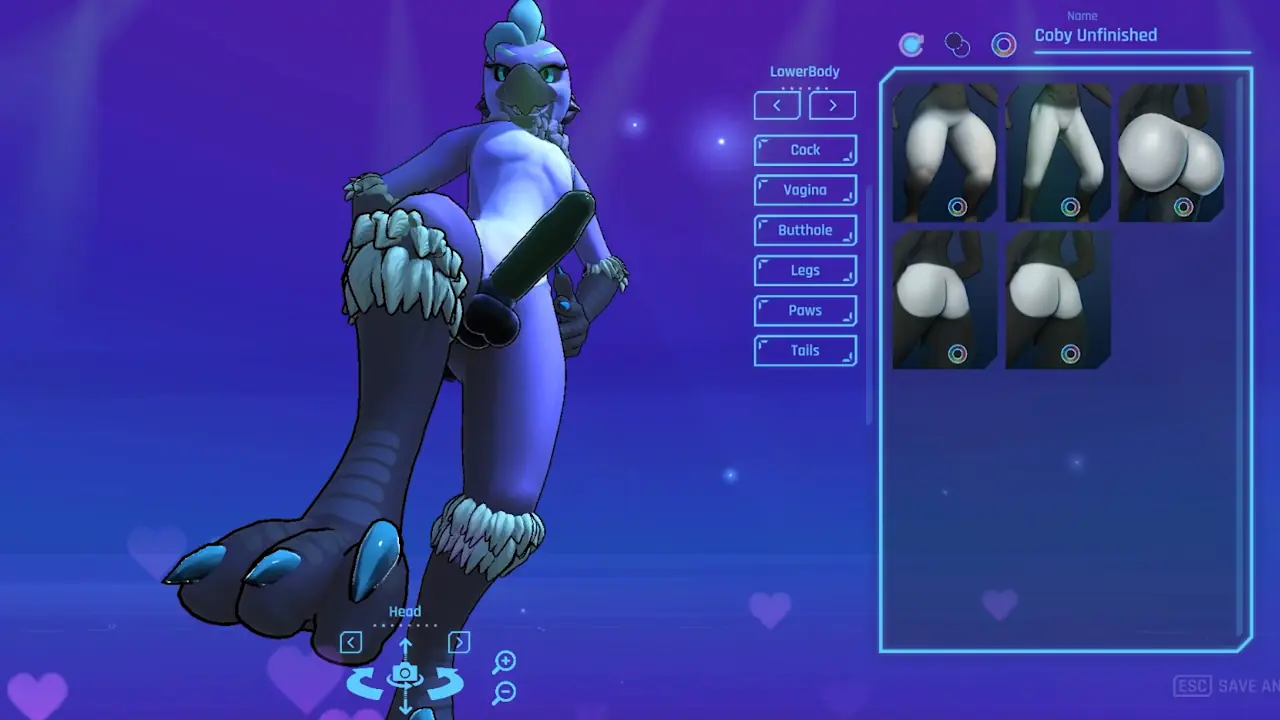1280x720 pixels.
Task: Open the Paws options
Action: pos(805,310)
